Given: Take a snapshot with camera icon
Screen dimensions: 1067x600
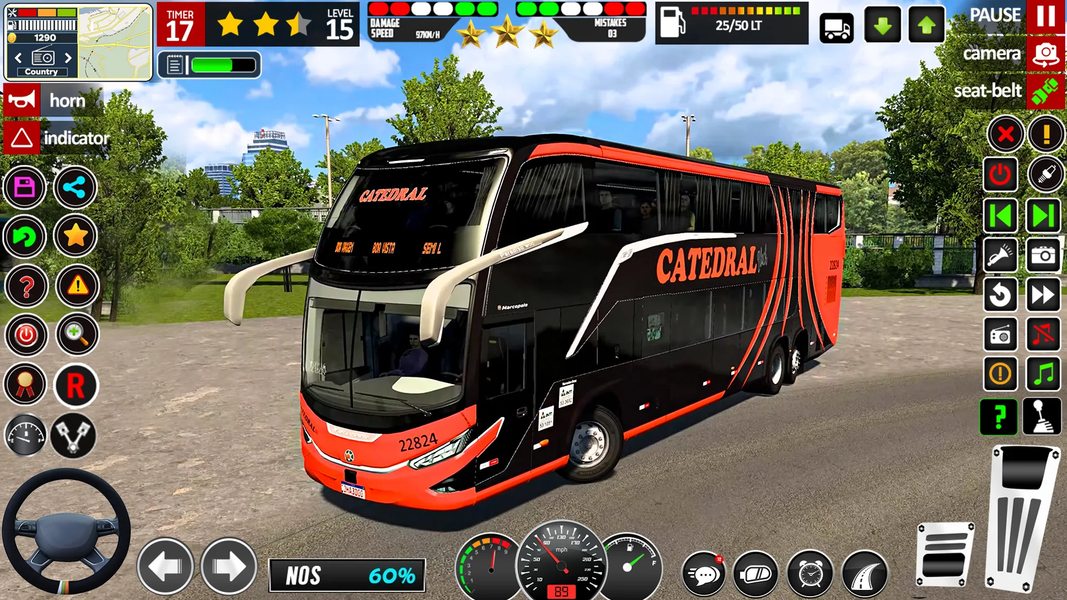Looking at the screenshot, I should pyautogui.click(x=1043, y=254).
